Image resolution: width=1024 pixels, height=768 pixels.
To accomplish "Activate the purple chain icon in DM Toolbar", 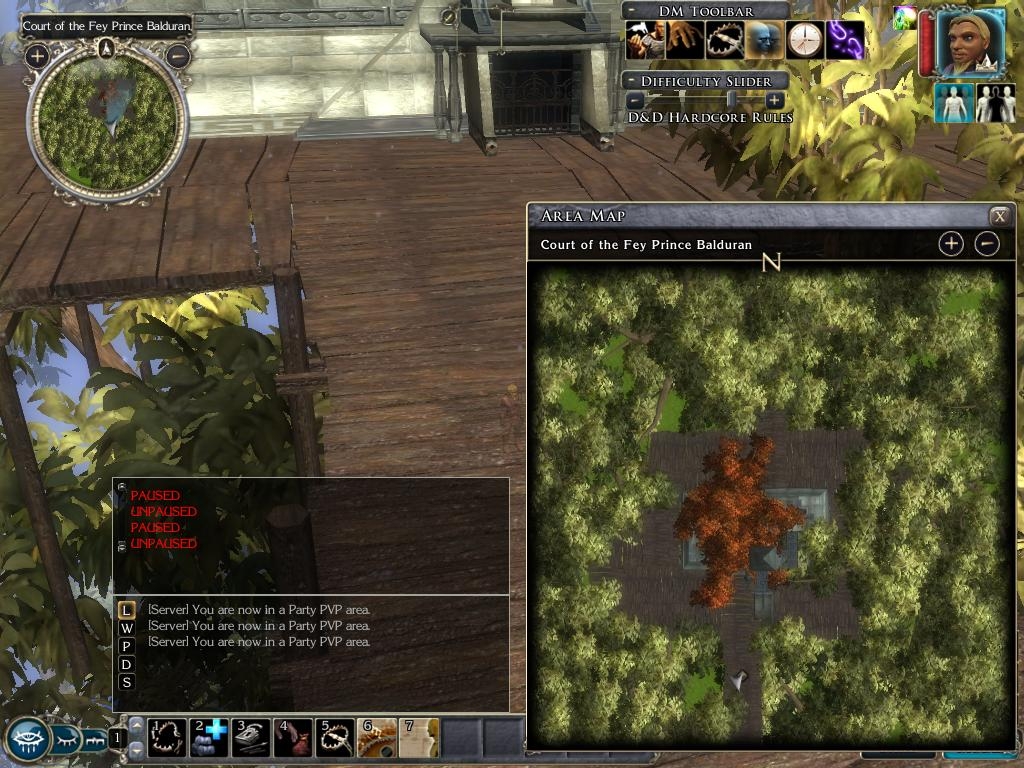I will tap(844, 41).
